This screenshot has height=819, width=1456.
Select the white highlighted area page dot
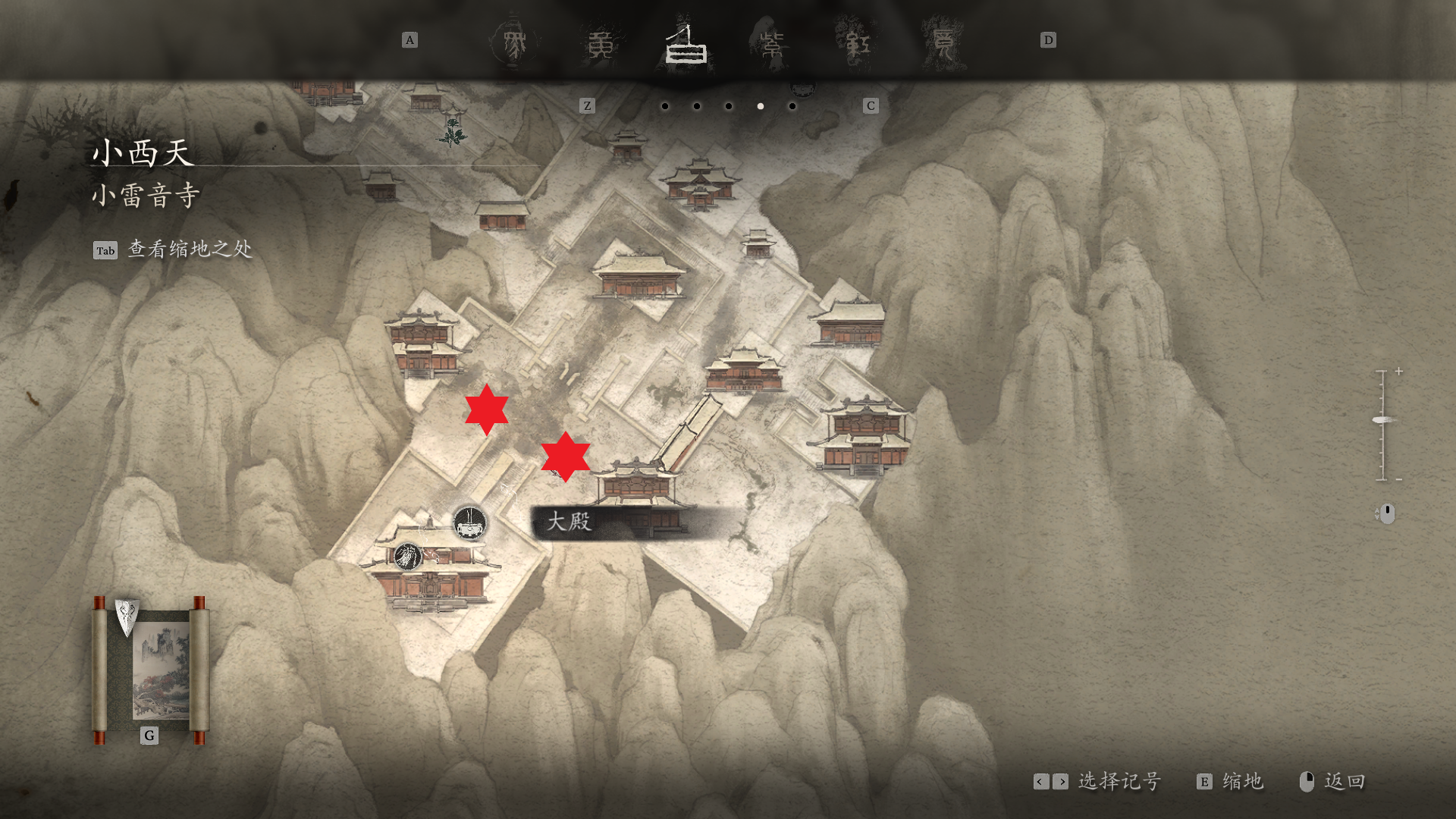coord(761,106)
